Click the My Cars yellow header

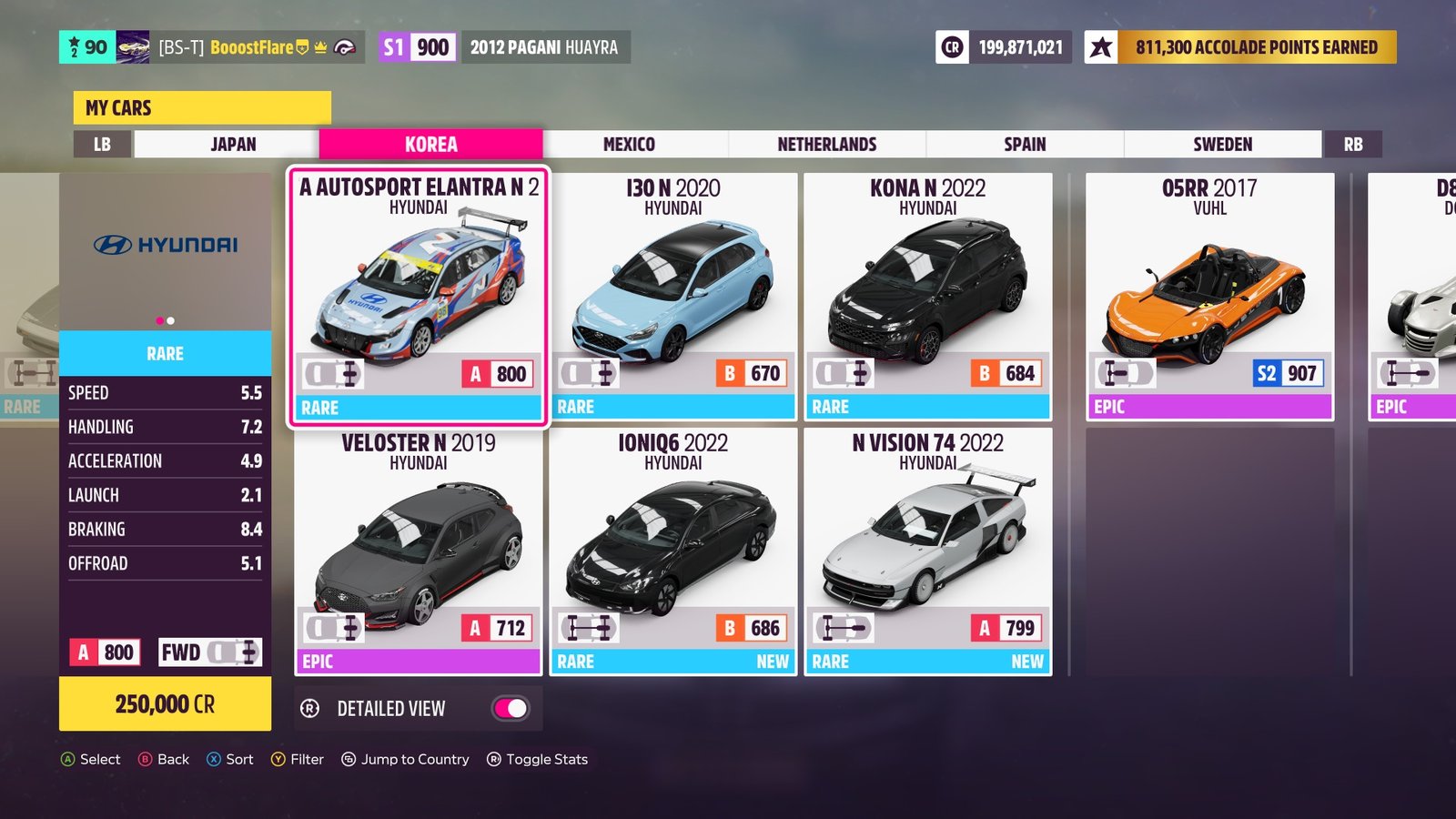click(202, 107)
